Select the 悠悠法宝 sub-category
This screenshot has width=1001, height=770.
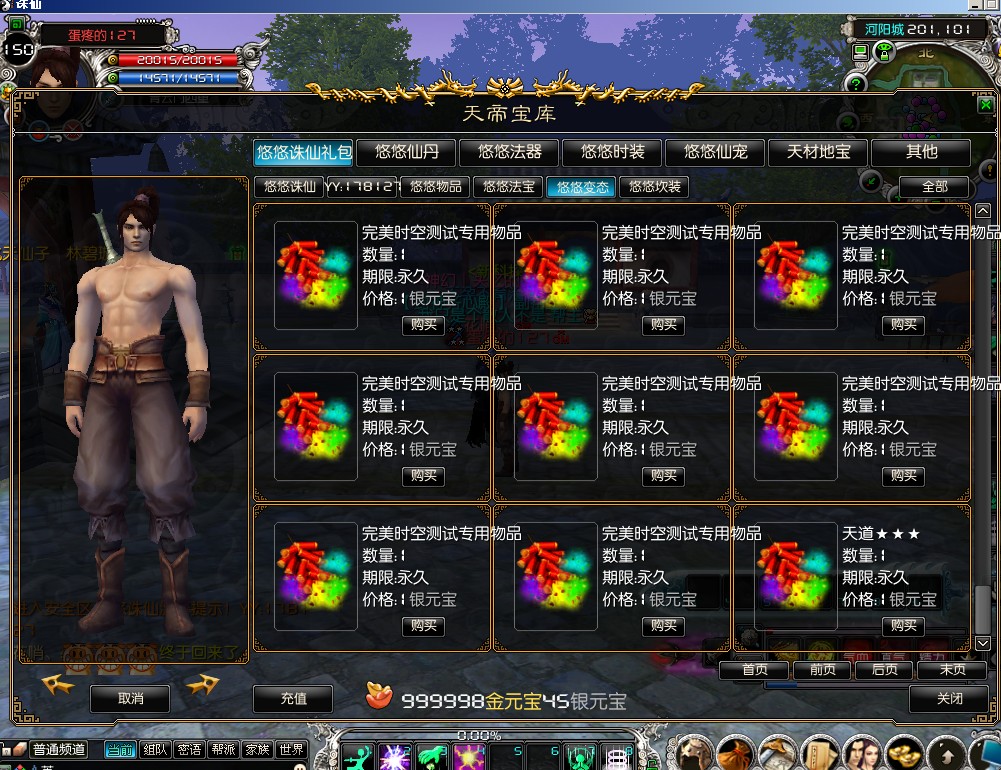coord(508,187)
